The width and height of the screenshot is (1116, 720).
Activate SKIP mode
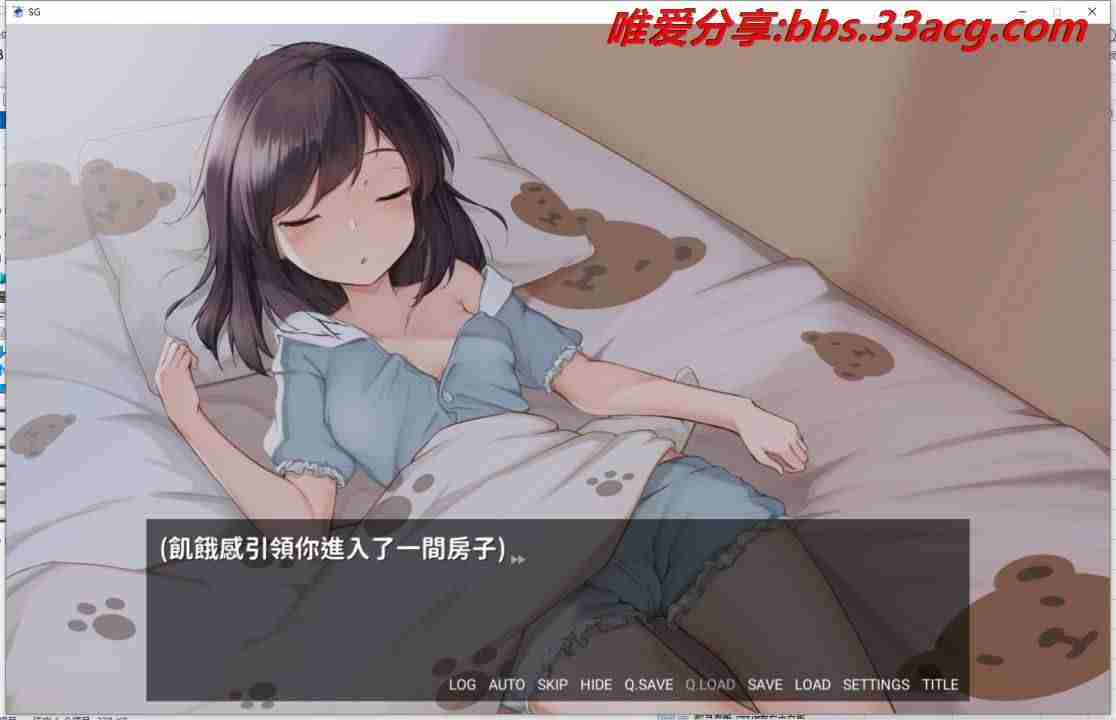pyautogui.click(x=552, y=685)
